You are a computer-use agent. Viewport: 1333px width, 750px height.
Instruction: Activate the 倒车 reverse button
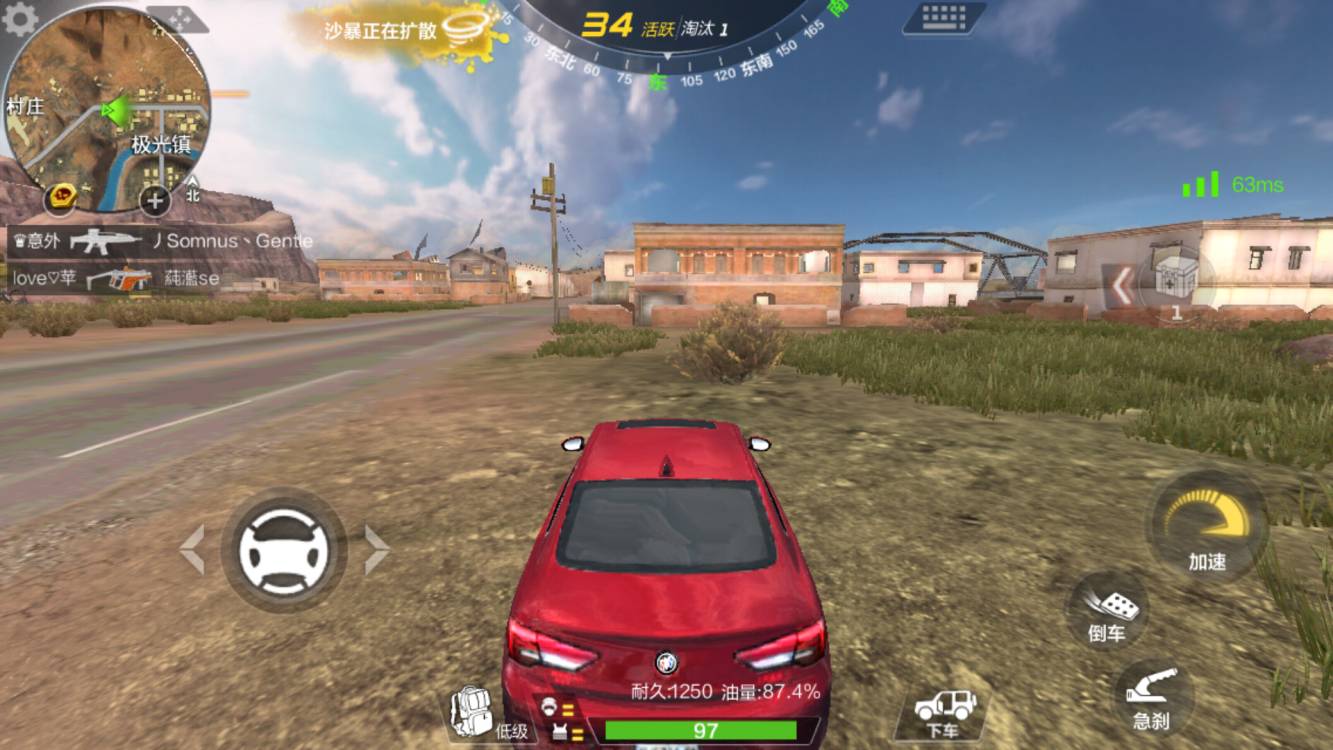(x=1107, y=608)
